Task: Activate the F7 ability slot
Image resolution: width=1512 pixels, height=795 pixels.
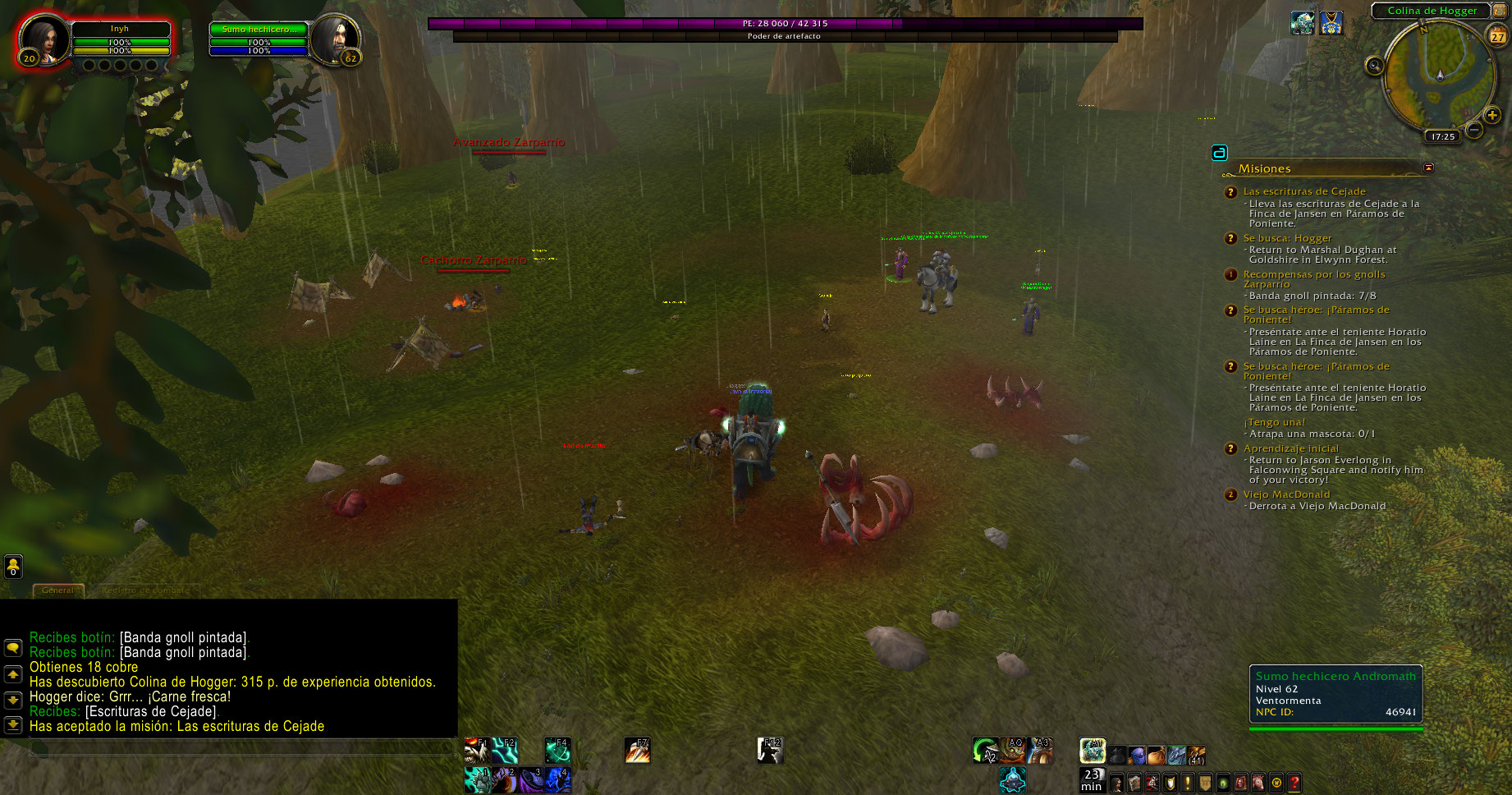Action: (638, 750)
